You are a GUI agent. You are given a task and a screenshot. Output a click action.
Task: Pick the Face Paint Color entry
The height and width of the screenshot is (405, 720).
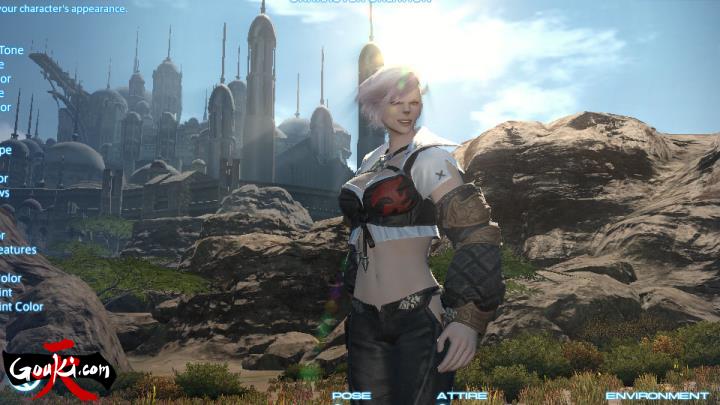pos(21,307)
